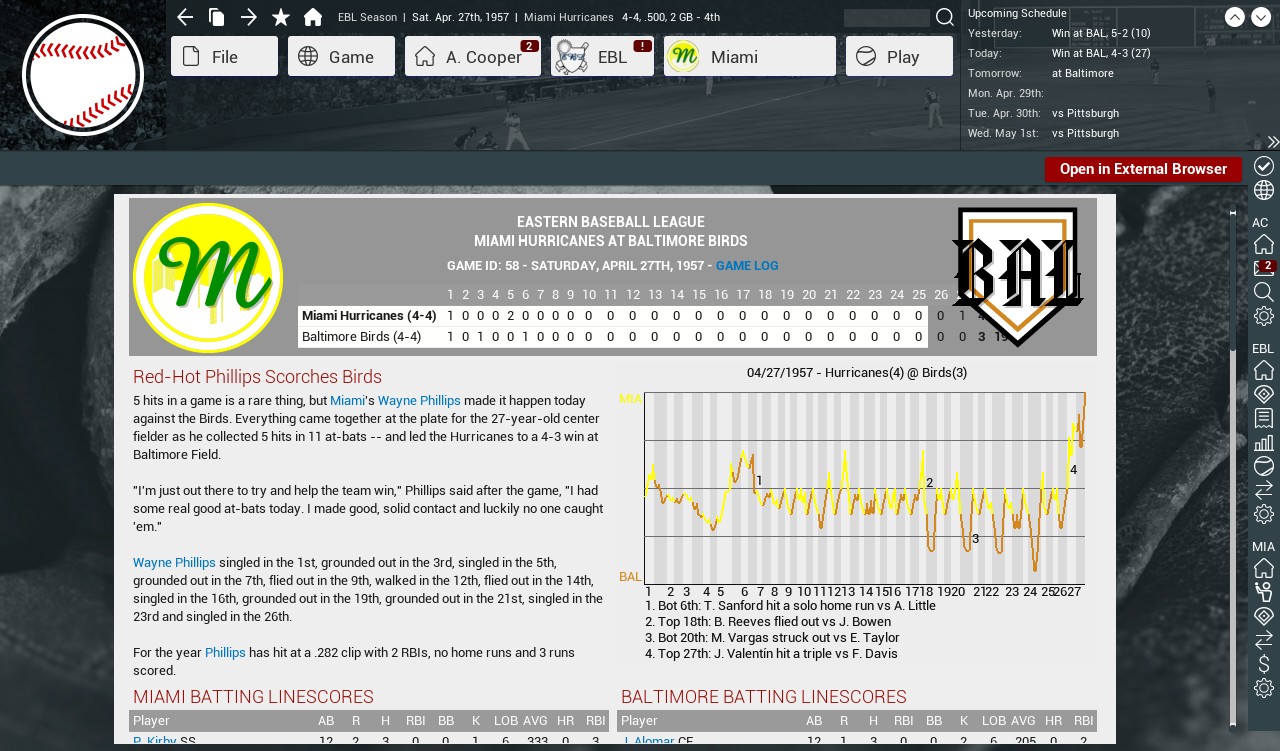Click the star bookmark icon
The height and width of the screenshot is (751, 1280).
point(281,17)
